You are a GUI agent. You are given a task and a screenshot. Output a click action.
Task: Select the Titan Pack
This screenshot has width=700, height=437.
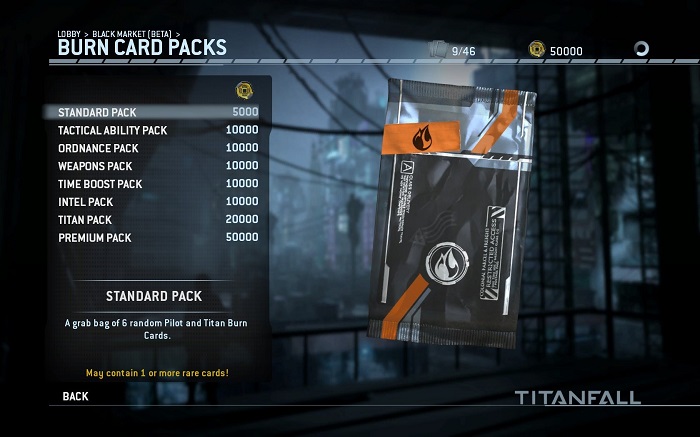(150, 220)
